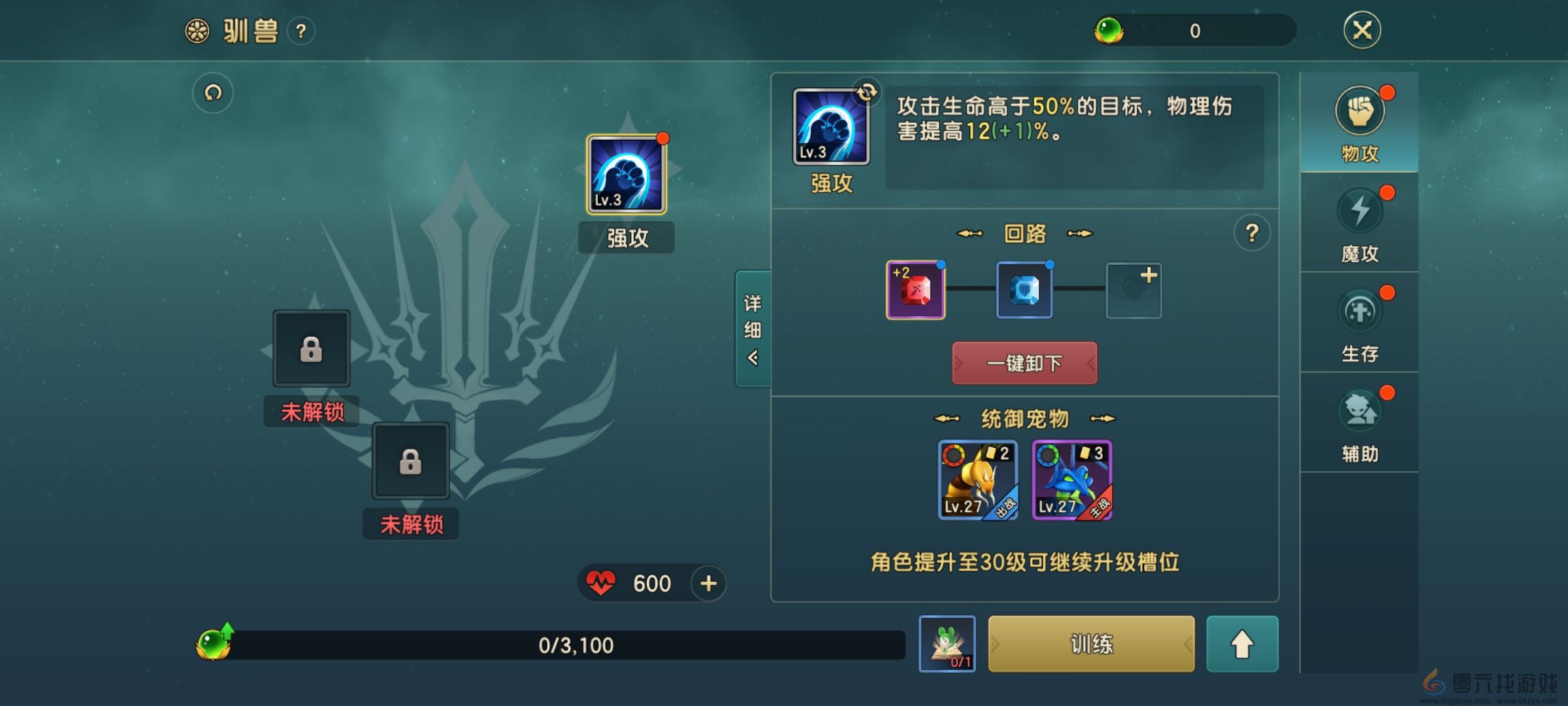Viewport: 1568px width, 706px height.
Task: Tap the swap icon on the 强攻 skill detail
Action: [x=866, y=93]
